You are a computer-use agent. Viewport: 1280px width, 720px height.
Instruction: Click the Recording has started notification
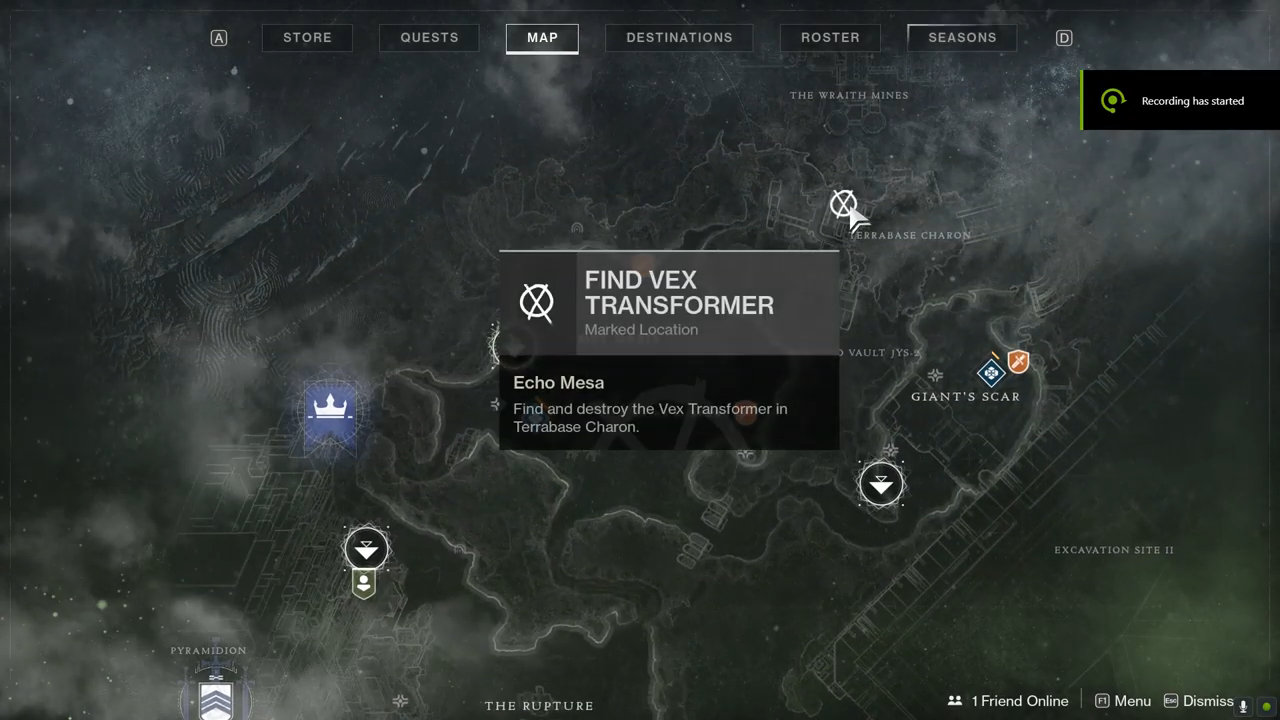(1180, 100)
